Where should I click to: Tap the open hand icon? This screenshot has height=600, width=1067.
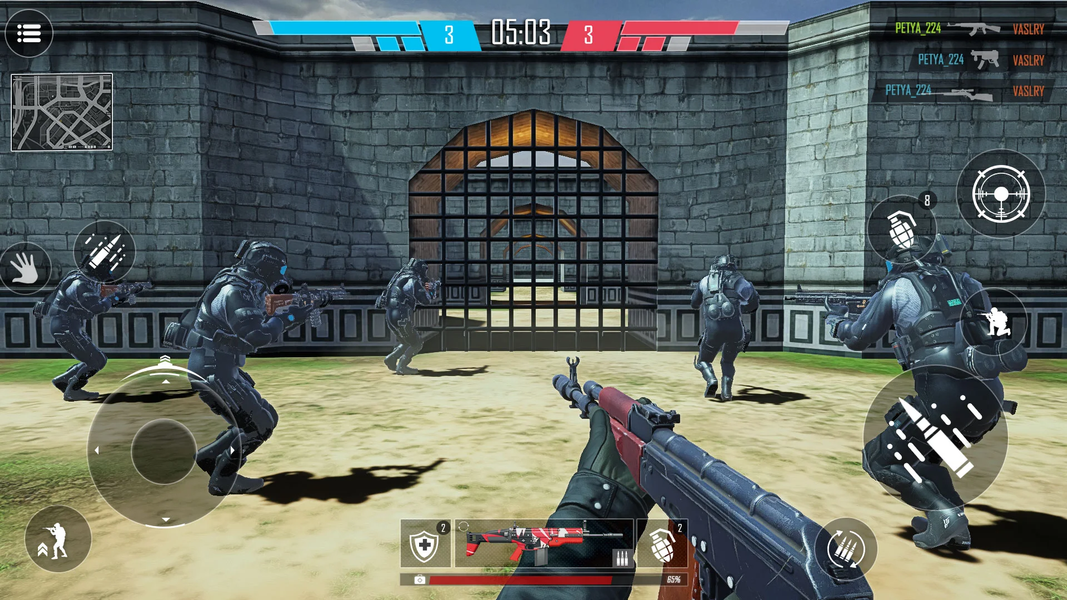(24, 267)
